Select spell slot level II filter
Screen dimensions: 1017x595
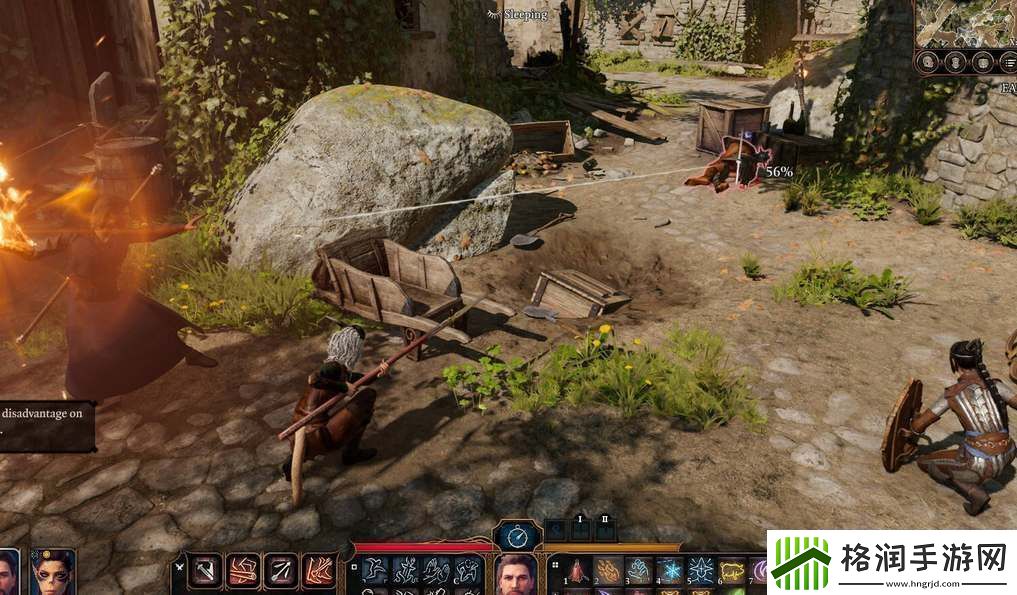[604, 525]
